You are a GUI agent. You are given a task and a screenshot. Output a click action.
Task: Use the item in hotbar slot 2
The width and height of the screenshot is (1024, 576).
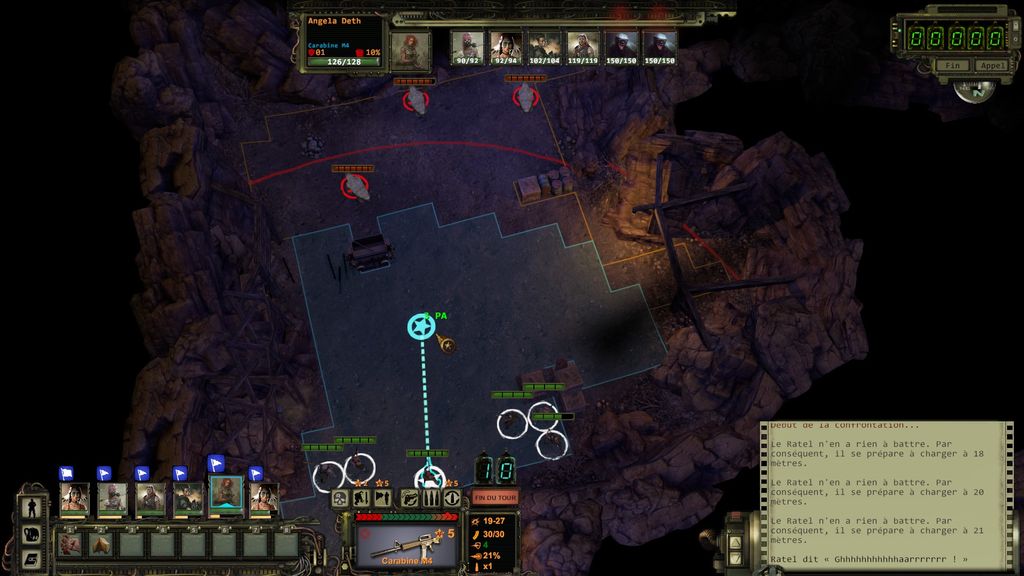coord(101,545)
